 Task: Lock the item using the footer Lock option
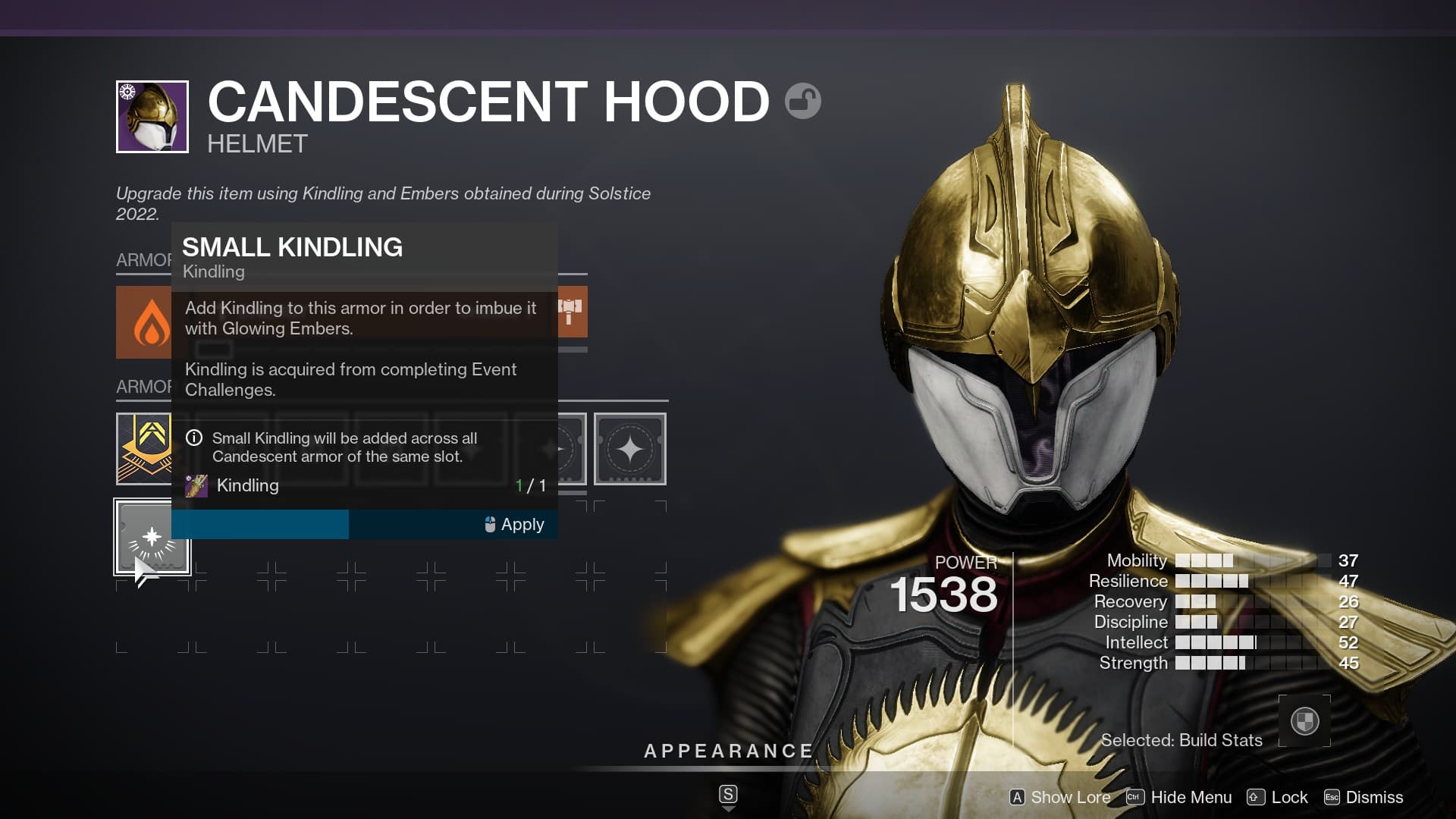[x=1278, y=797]
